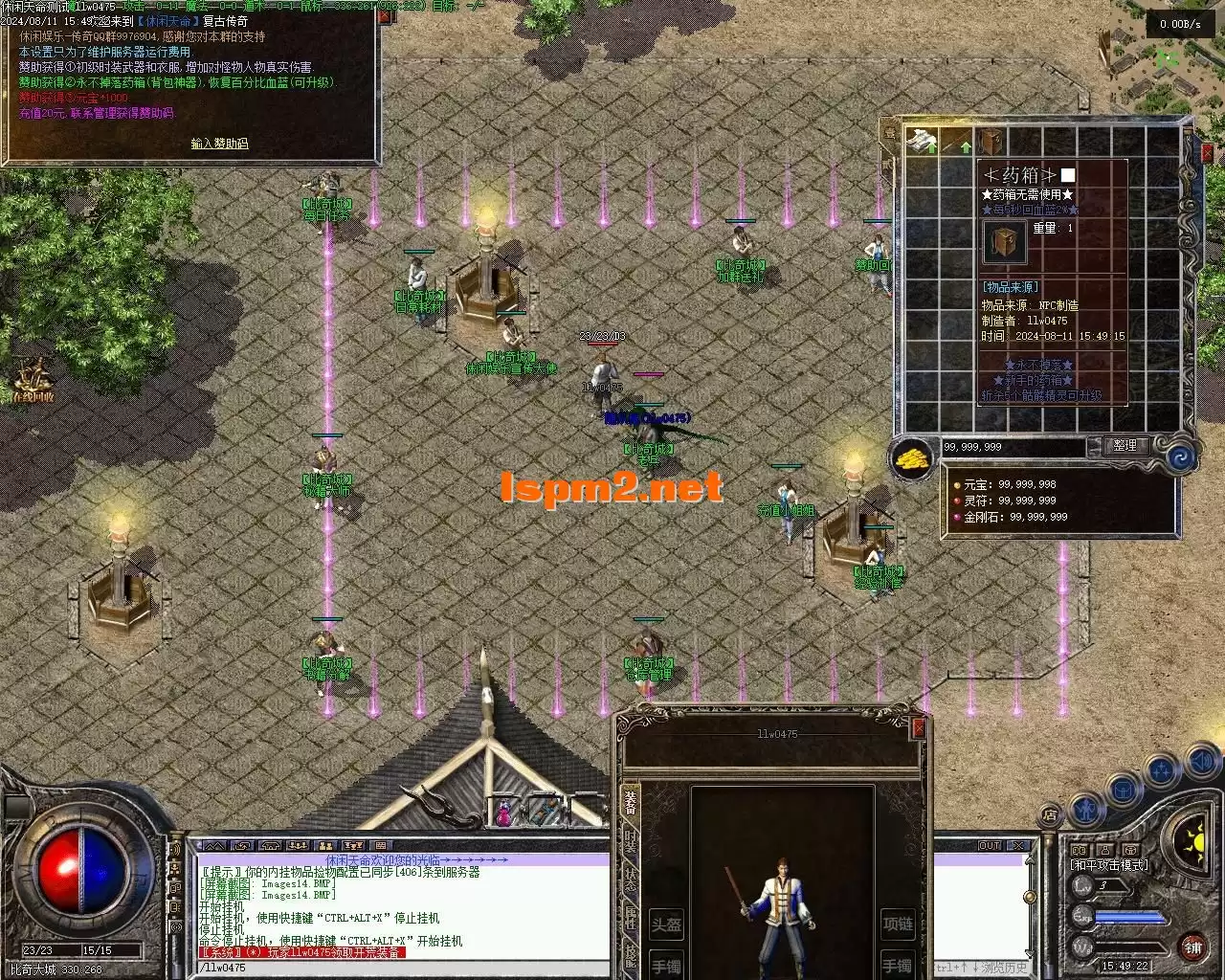Click the gold ingot icon
Screen dimensions: 1225x980
[x=913, y=459]
